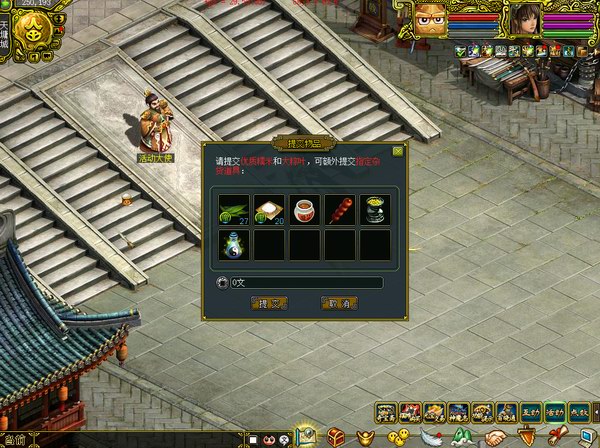Screen dimensions: 600x448
Task: Cancel with the 取消 button
Action: (x=340, y=303)
